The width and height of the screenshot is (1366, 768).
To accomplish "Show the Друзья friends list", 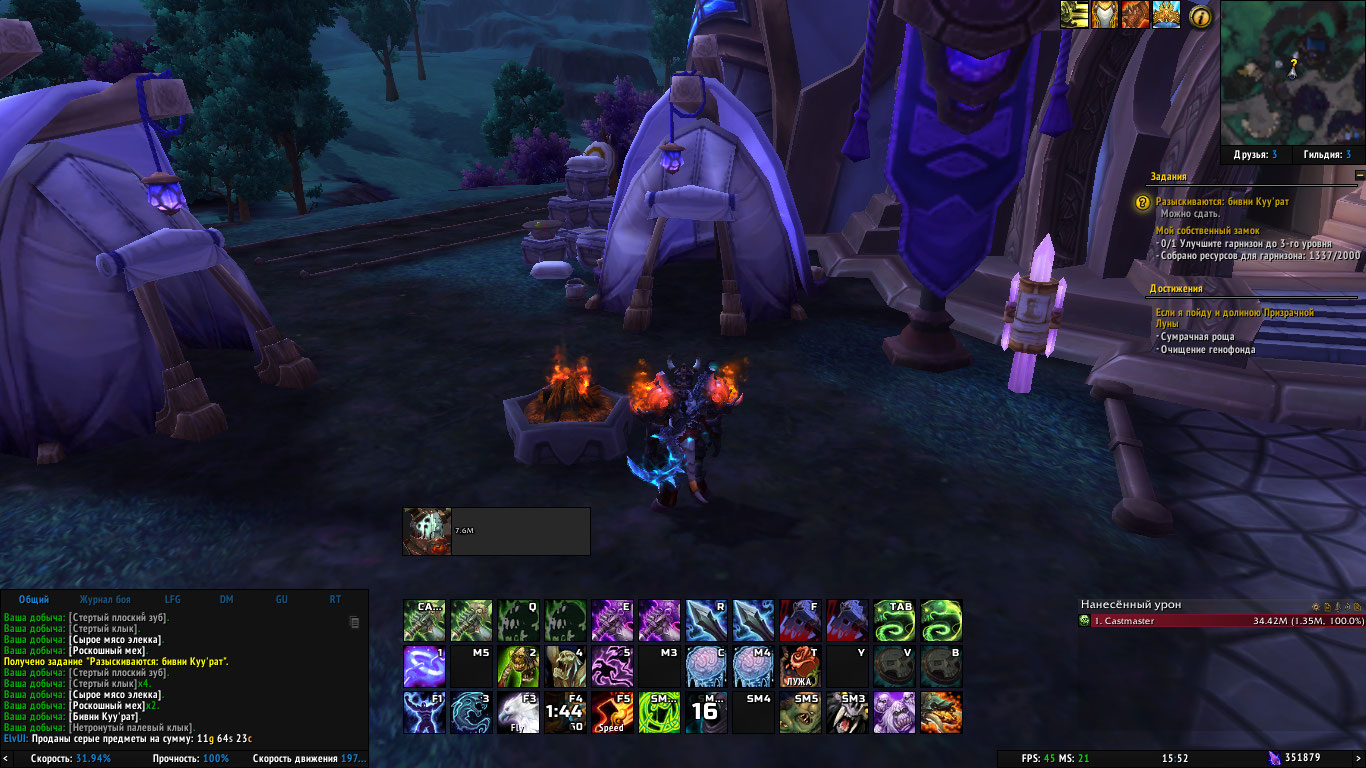I will [x=1255, y=155].
